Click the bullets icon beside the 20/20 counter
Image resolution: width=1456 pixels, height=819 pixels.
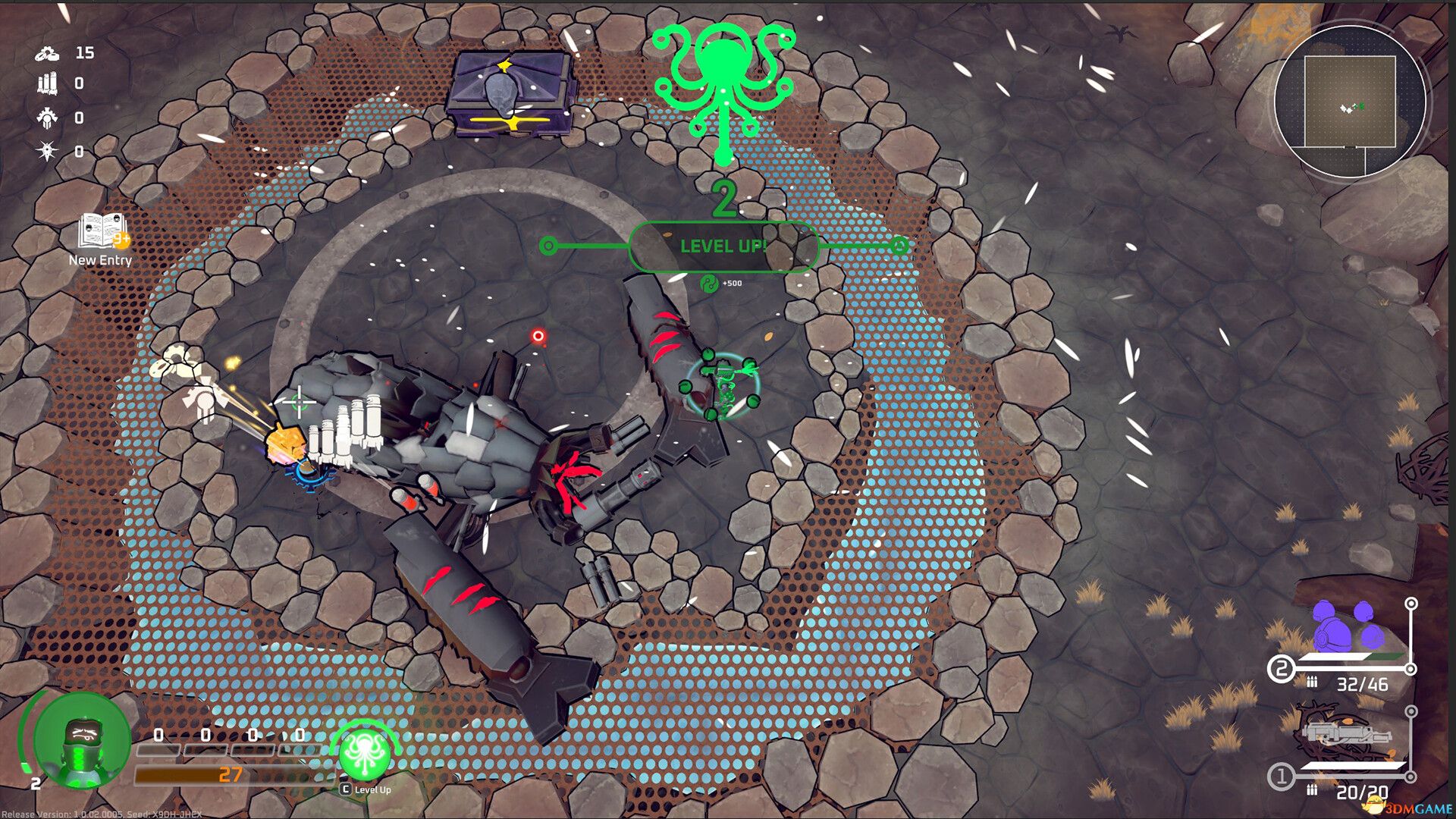point(1313,790)
